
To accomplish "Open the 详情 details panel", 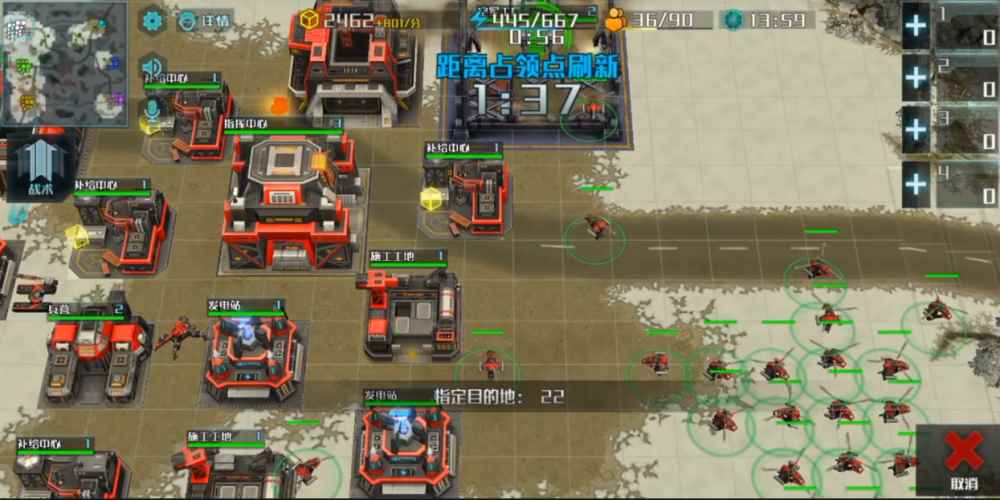I will 205,20.
